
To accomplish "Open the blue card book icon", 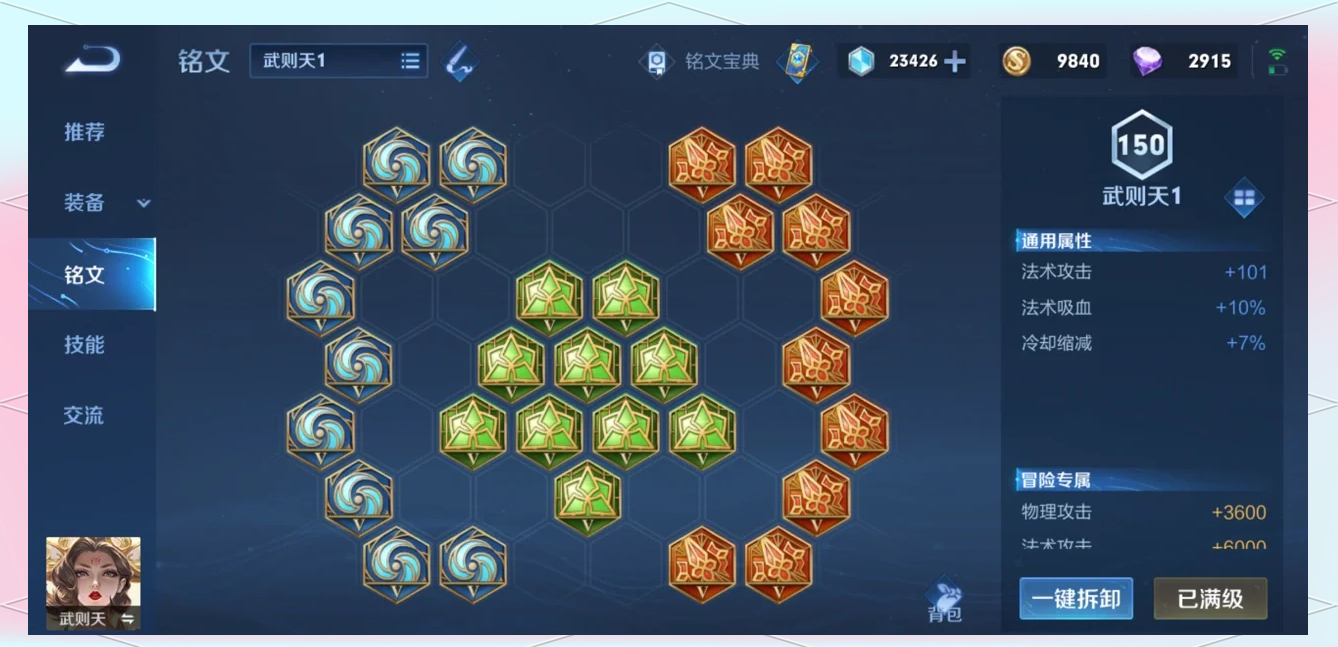I will click(x=798, y=62).
